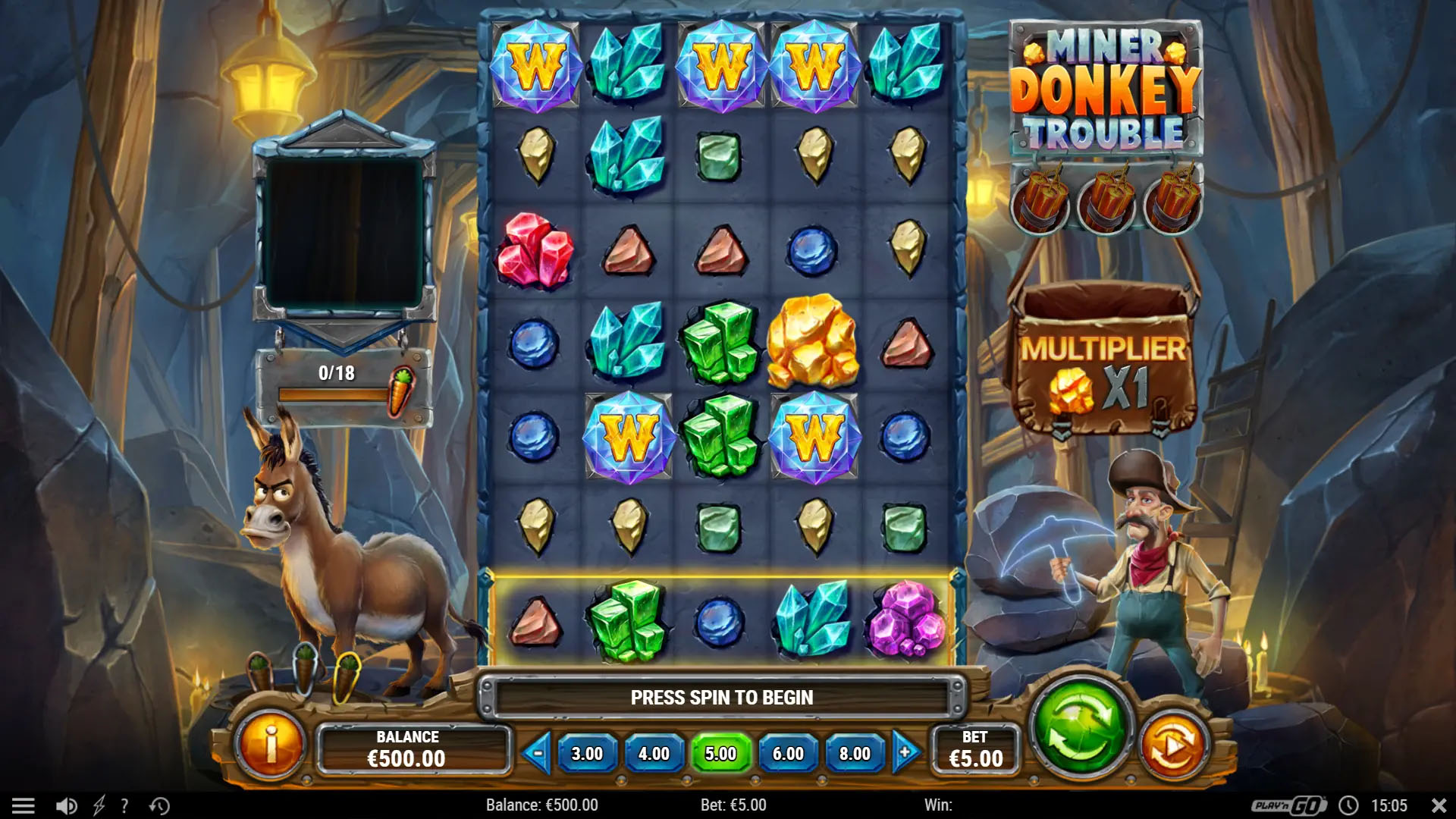Decrease bet with the left arrow
The image size is (1456, 819).
point(539,753)
